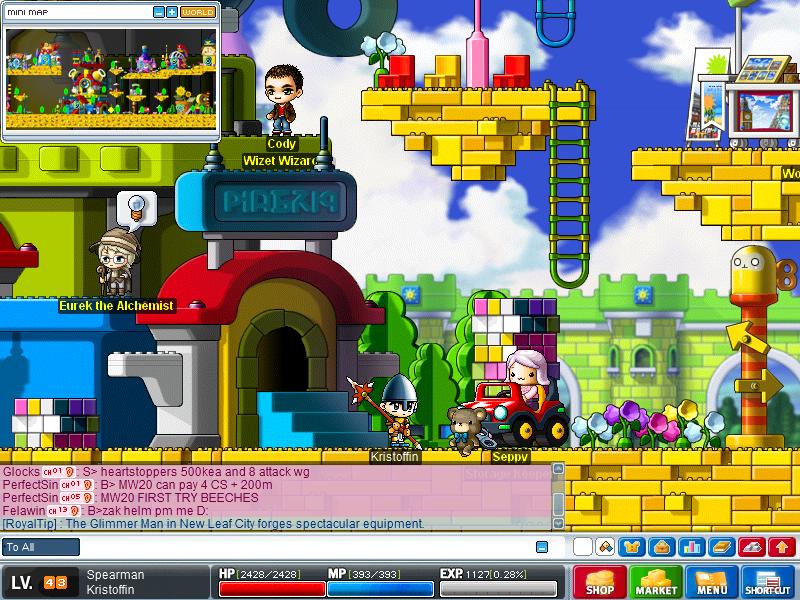Click the blank white square button
800x600 pixels.
[x=582, y=547]
